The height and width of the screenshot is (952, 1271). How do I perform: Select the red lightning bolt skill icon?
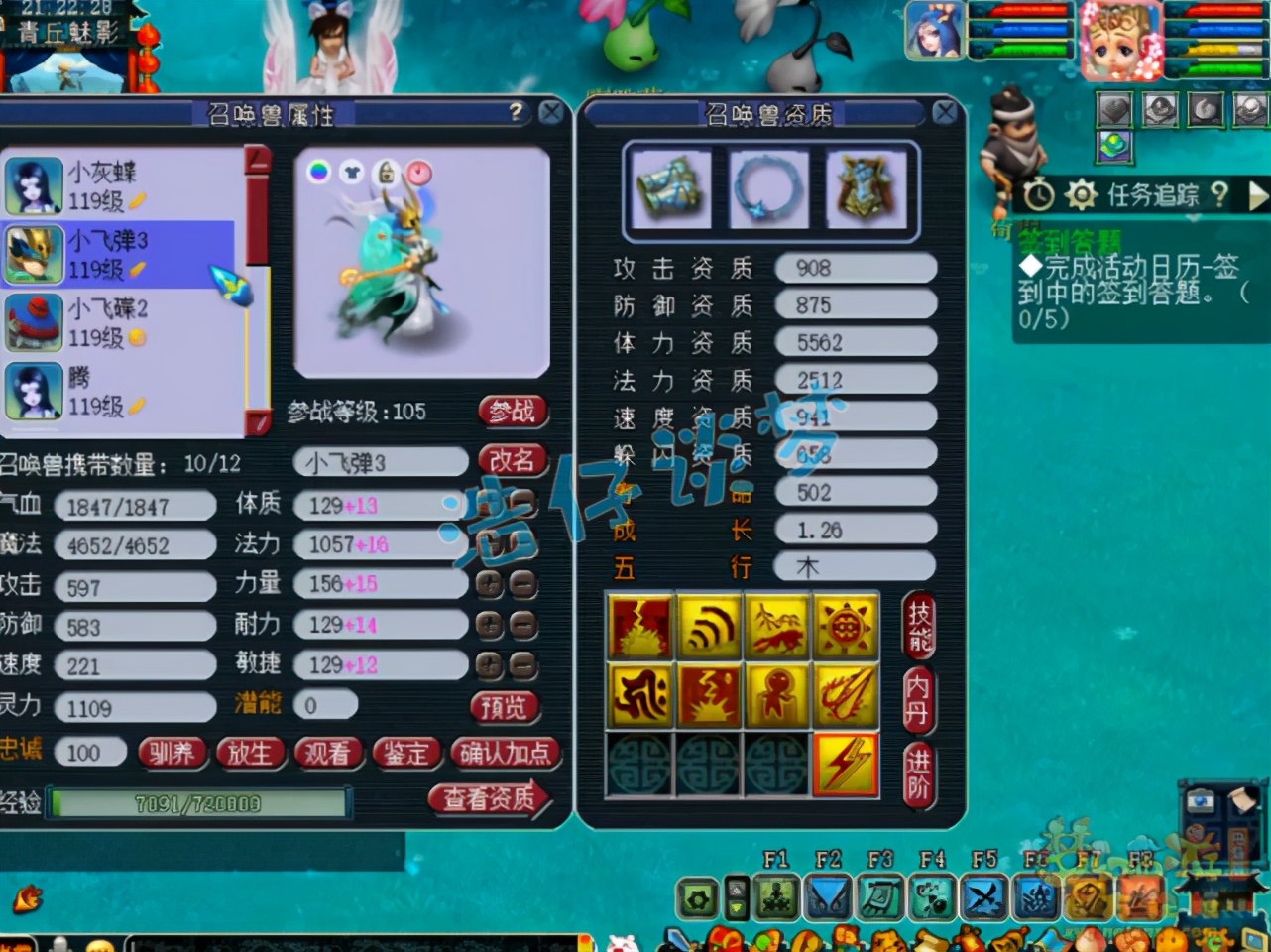(x=846, y=765)
